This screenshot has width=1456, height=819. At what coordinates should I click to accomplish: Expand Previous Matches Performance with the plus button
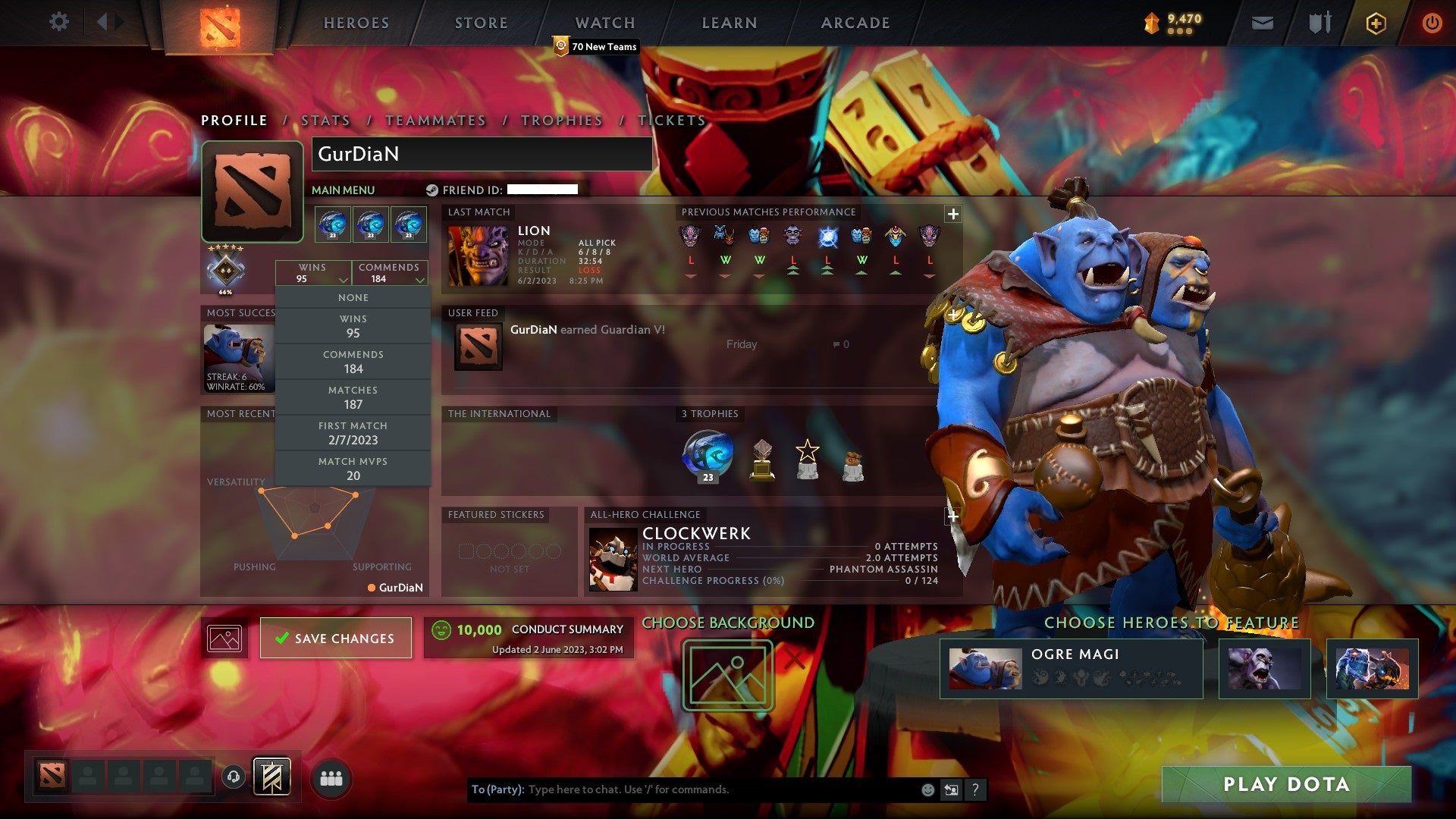[952, 215]
